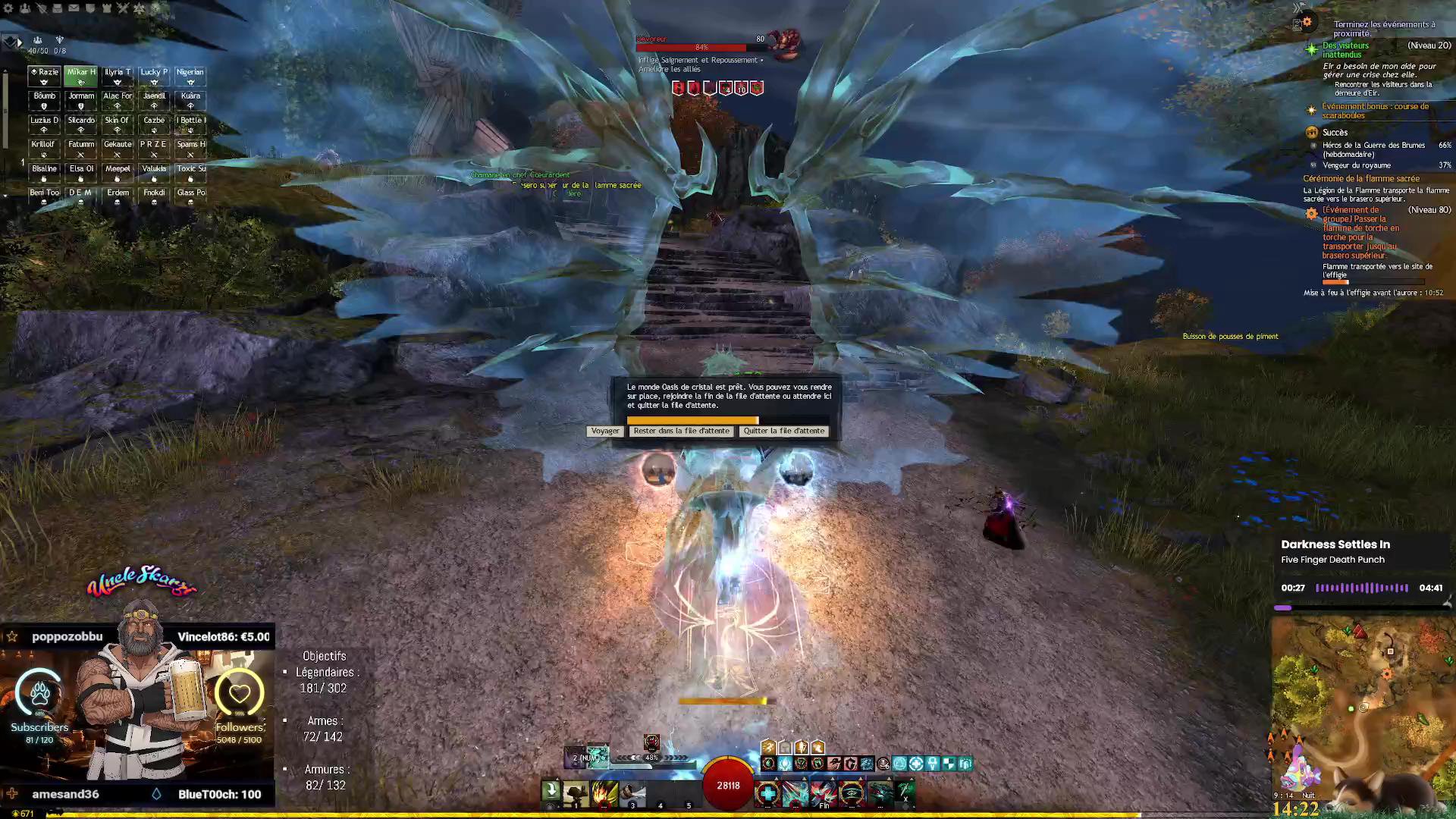Open the minimap

coord(1363,705)
